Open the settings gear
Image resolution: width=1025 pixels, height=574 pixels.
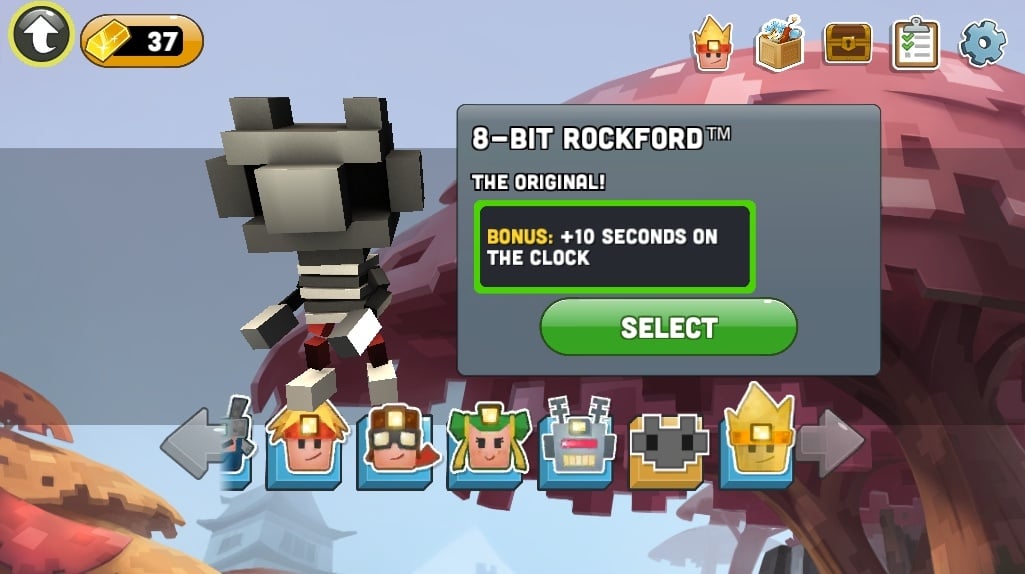pos(981,43)
